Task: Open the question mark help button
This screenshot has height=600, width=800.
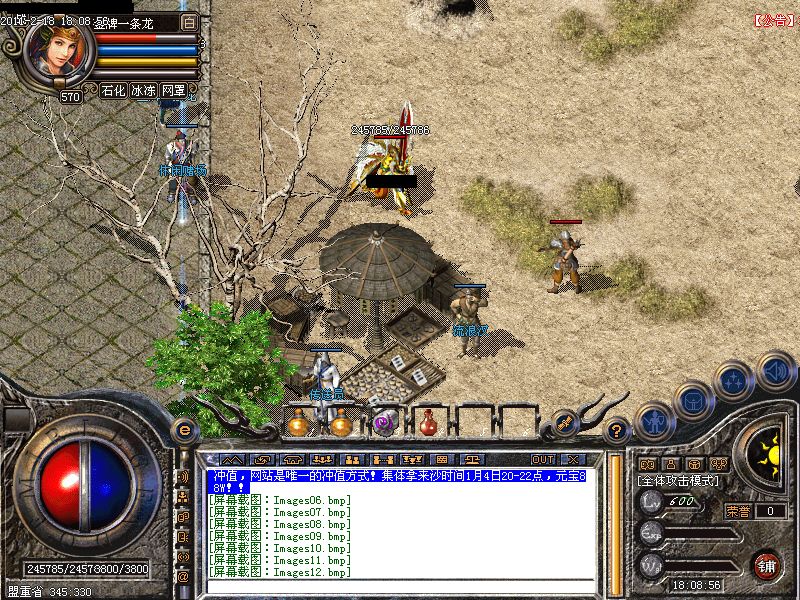Action: [617, 430]
